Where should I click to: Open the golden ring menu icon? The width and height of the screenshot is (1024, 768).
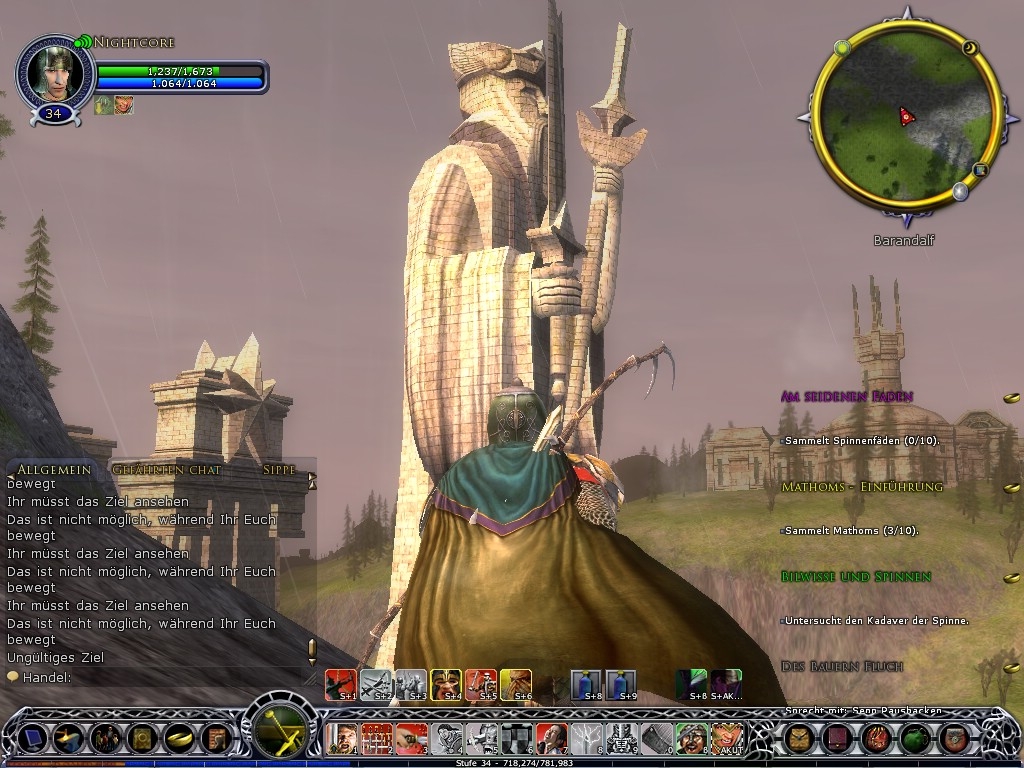[178, 738]
